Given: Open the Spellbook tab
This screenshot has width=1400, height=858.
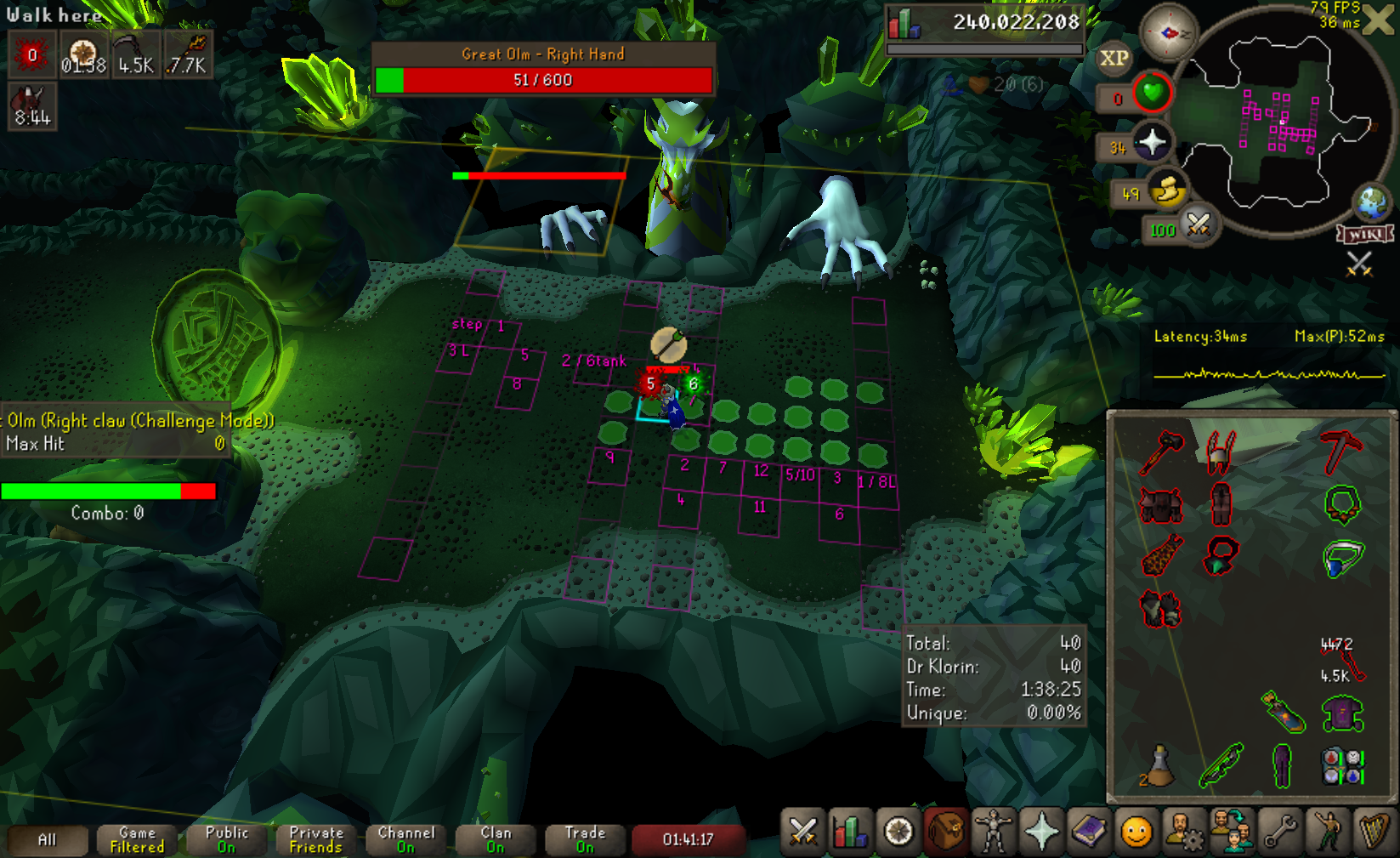Looking at the screenshot, I should pyautogui.click(x=1089, y=832).
